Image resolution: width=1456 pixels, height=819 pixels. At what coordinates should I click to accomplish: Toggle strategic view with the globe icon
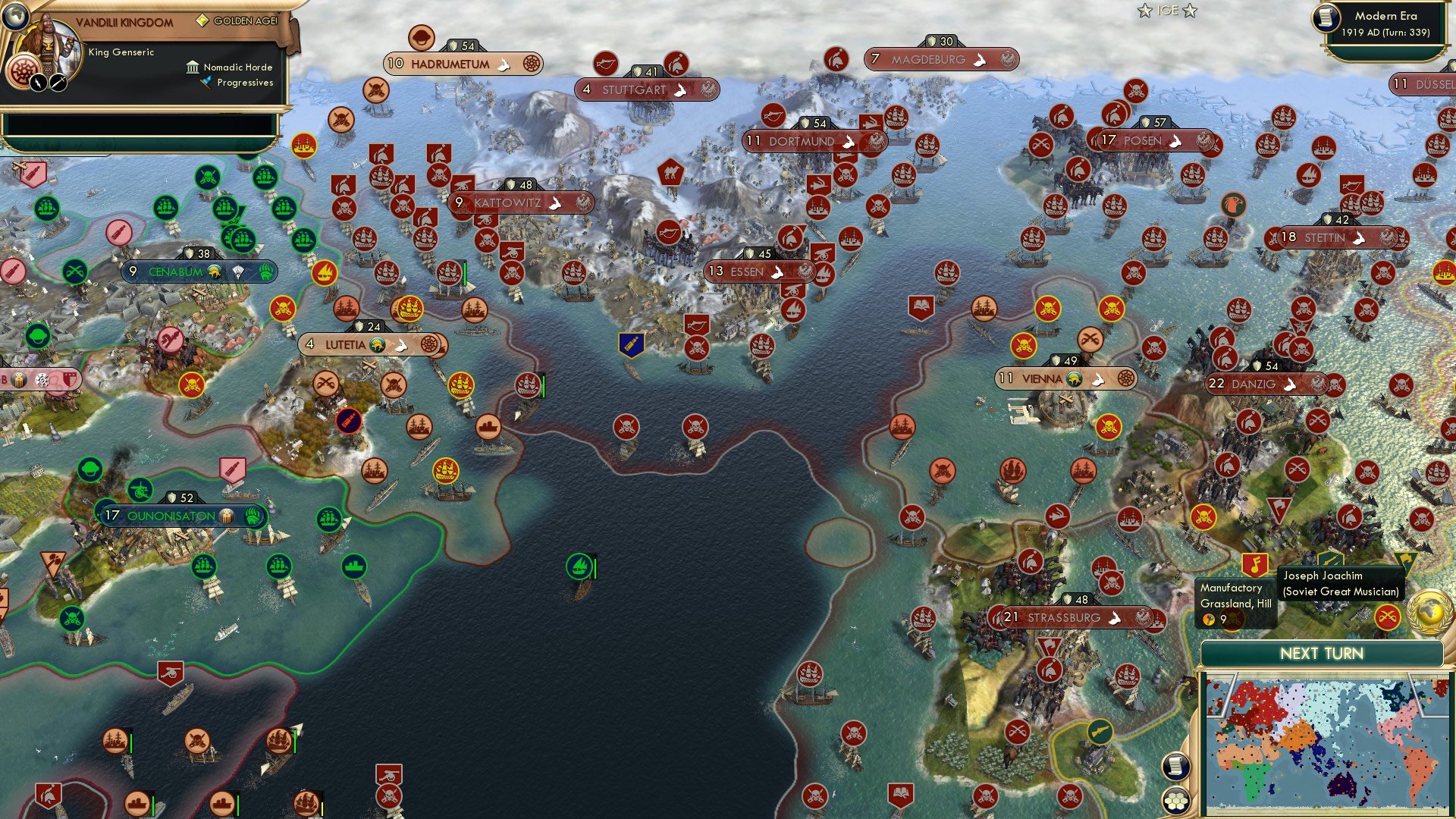point(16,17)
